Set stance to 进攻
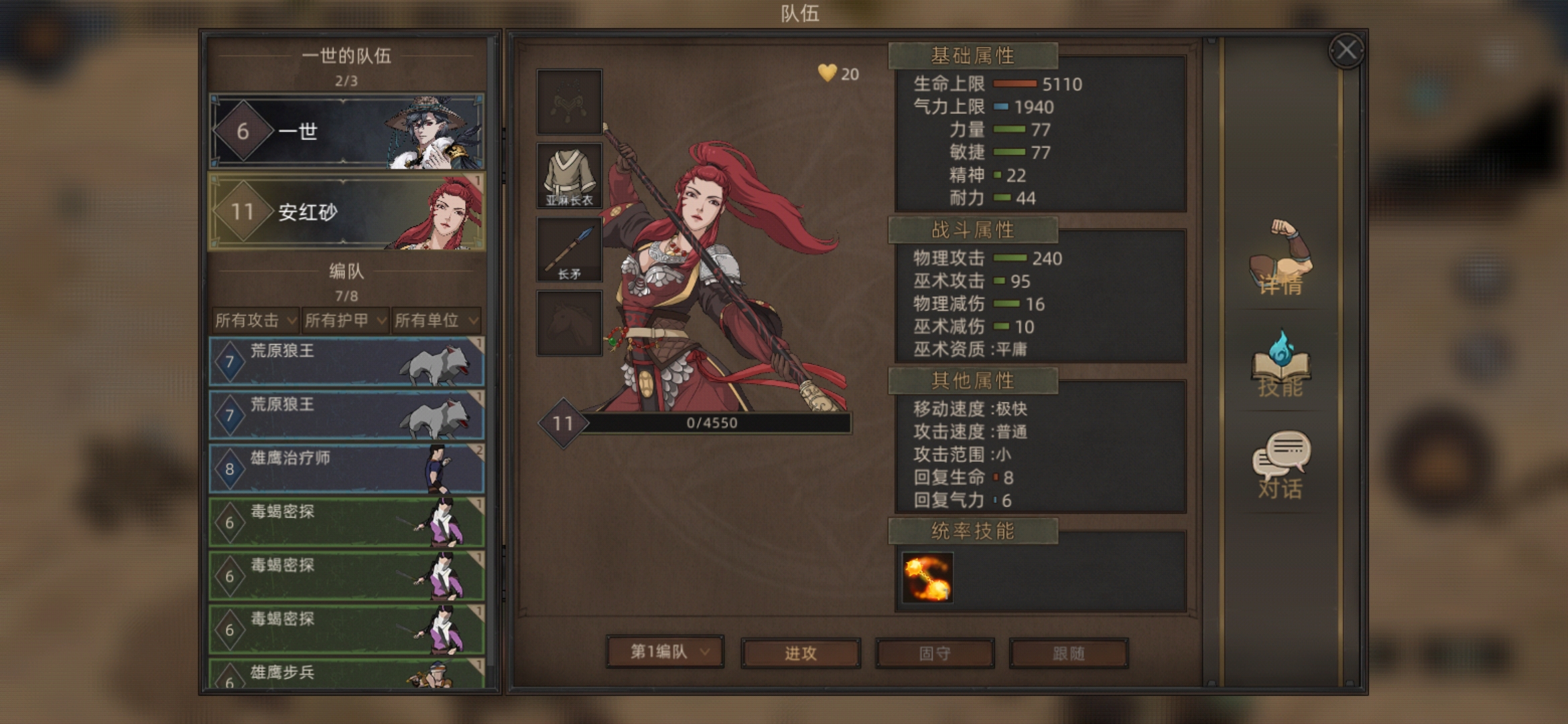 point(800,653)
